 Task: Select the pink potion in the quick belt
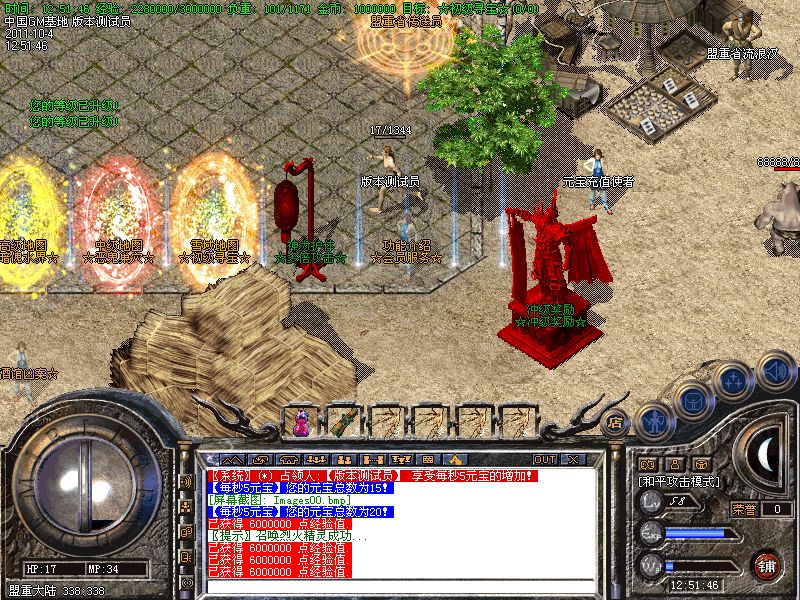301,423
